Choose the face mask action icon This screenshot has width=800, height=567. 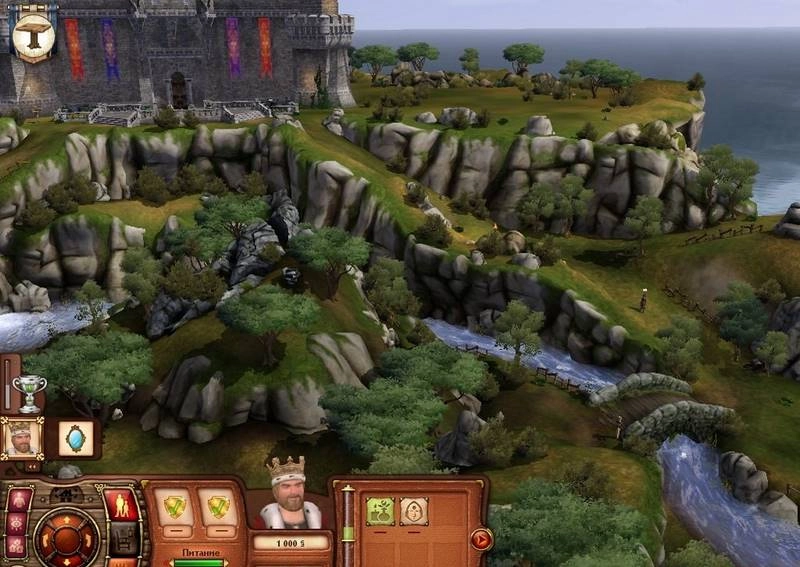413,511
